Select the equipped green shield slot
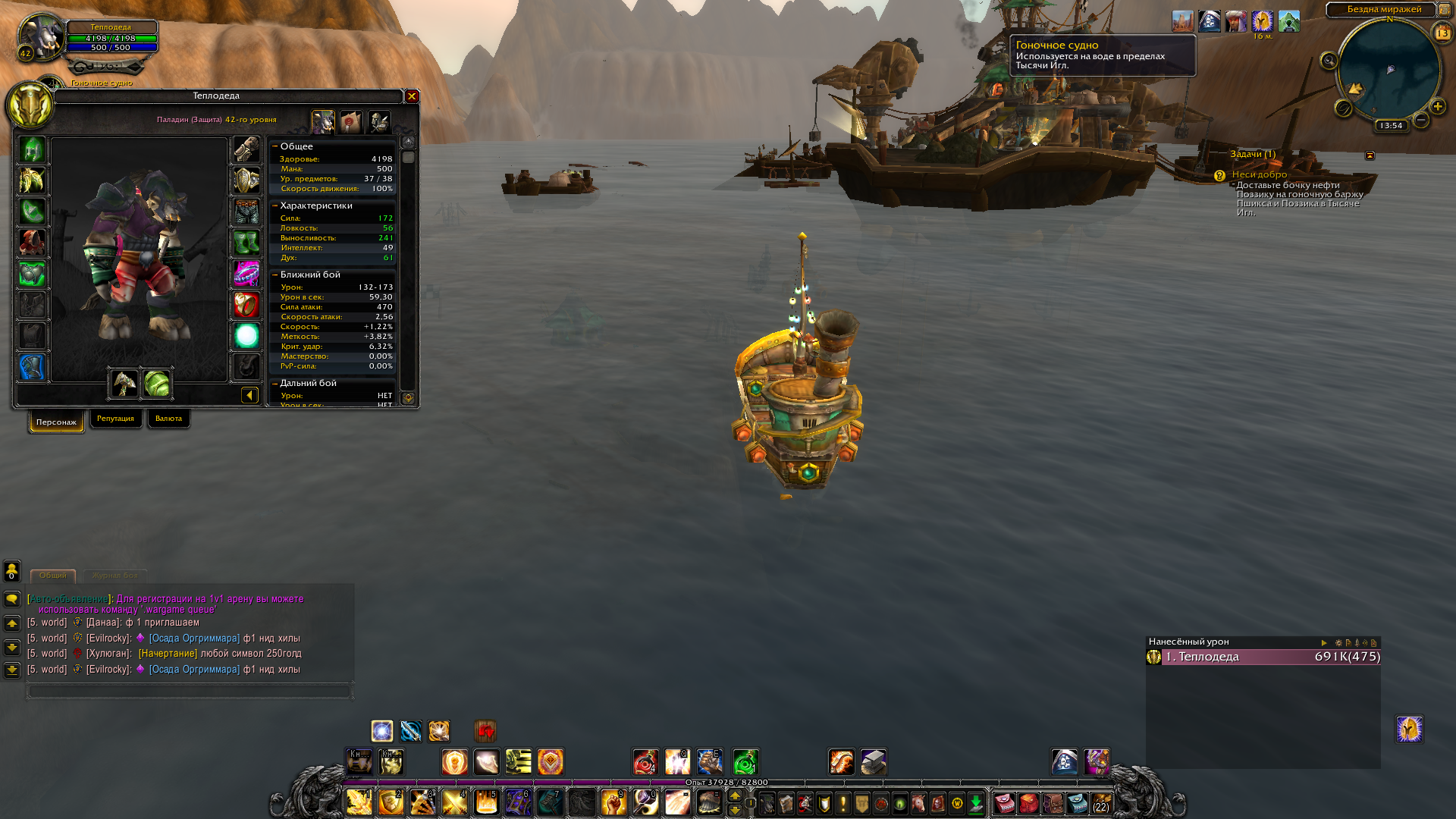The height and width of the screenshot is (819, 1456). coord(157,384)
